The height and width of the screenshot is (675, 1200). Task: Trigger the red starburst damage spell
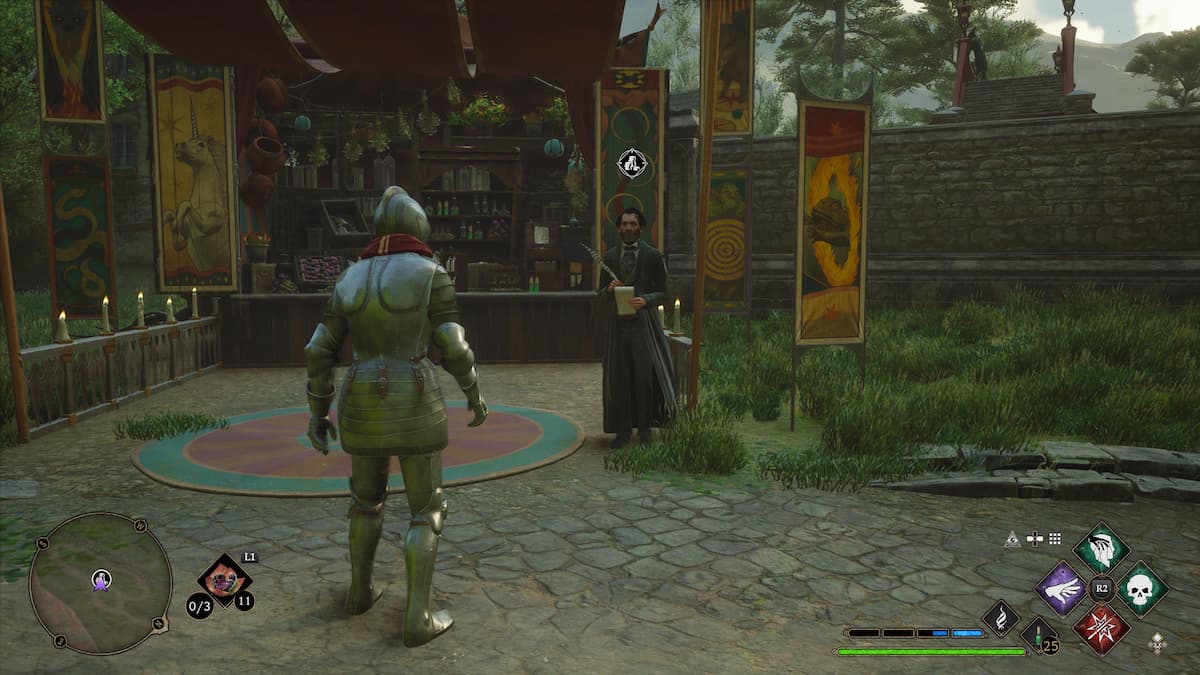1101,628
